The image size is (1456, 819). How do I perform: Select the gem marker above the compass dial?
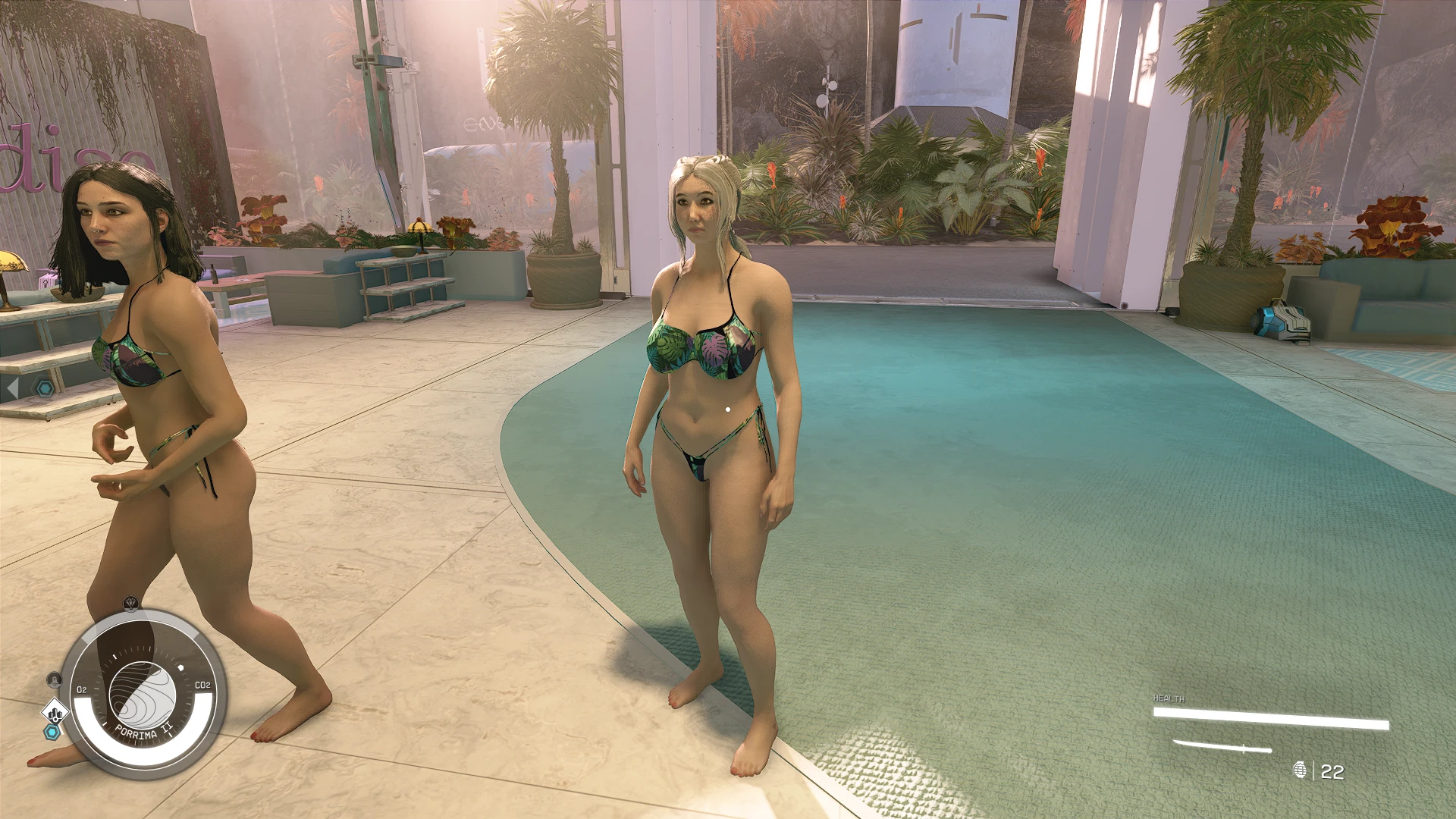pos(130,603)
